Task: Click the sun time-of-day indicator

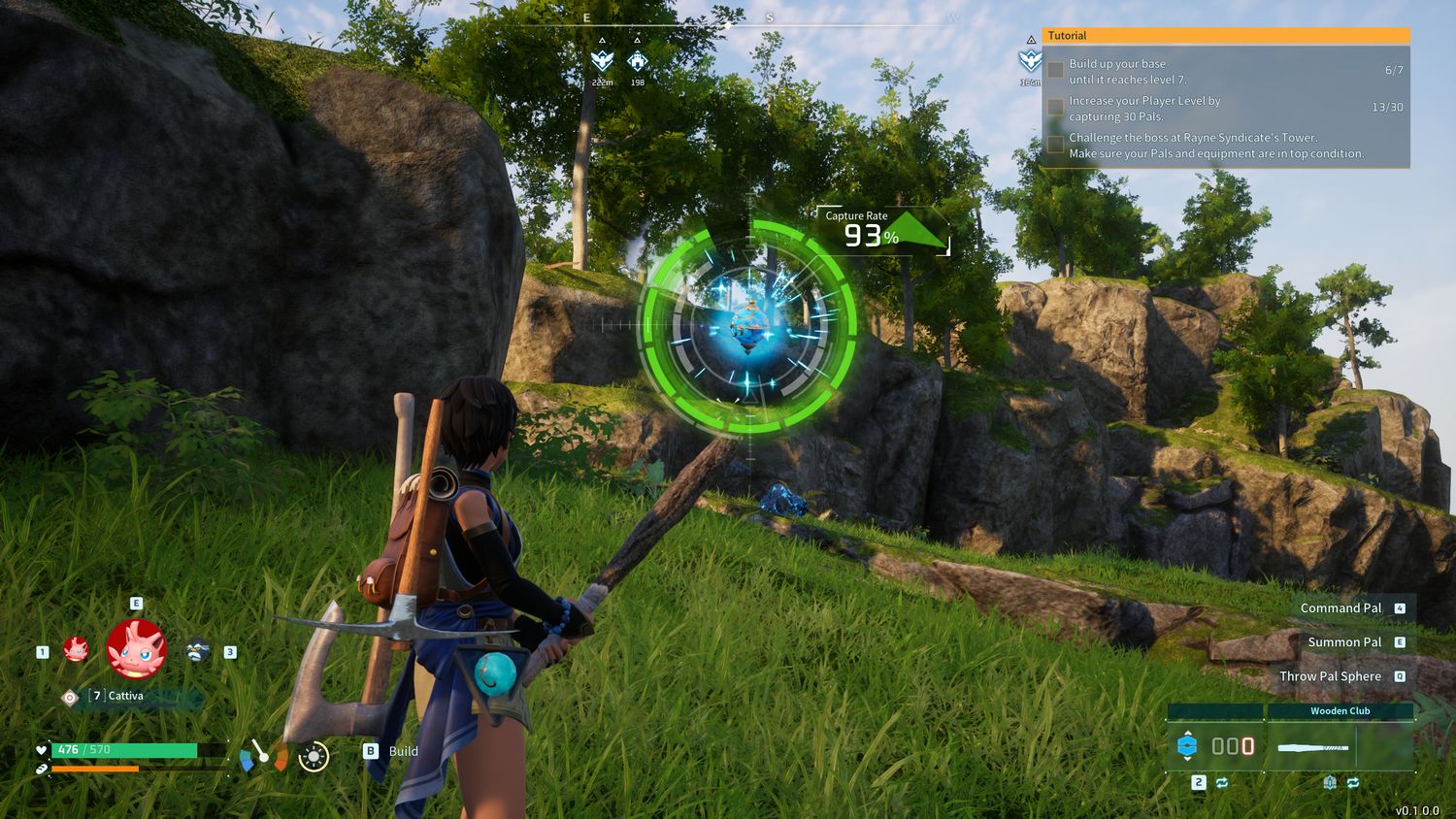Action: pos(314,756)
